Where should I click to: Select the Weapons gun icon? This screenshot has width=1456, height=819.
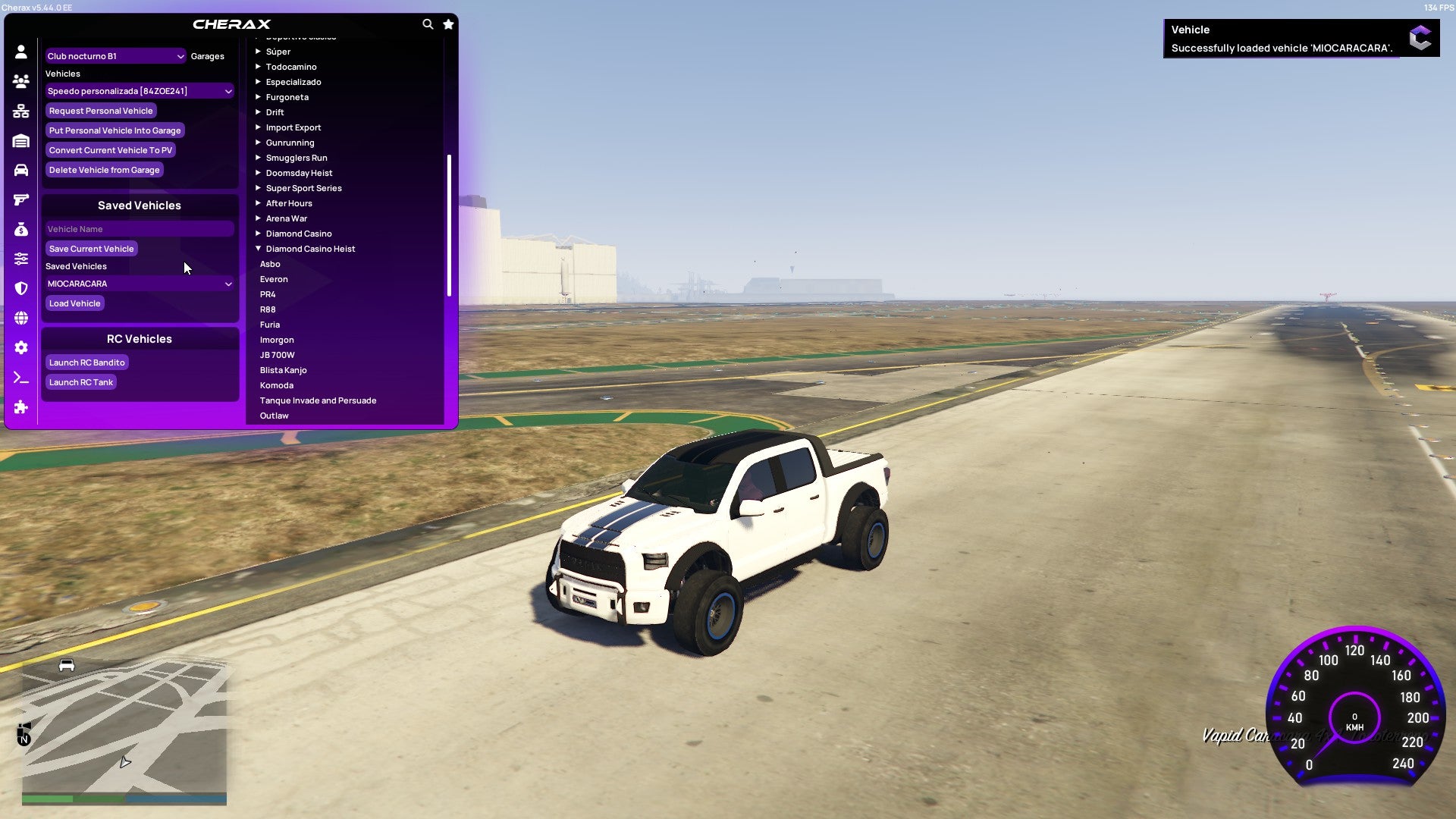click(x=21, y=199)
